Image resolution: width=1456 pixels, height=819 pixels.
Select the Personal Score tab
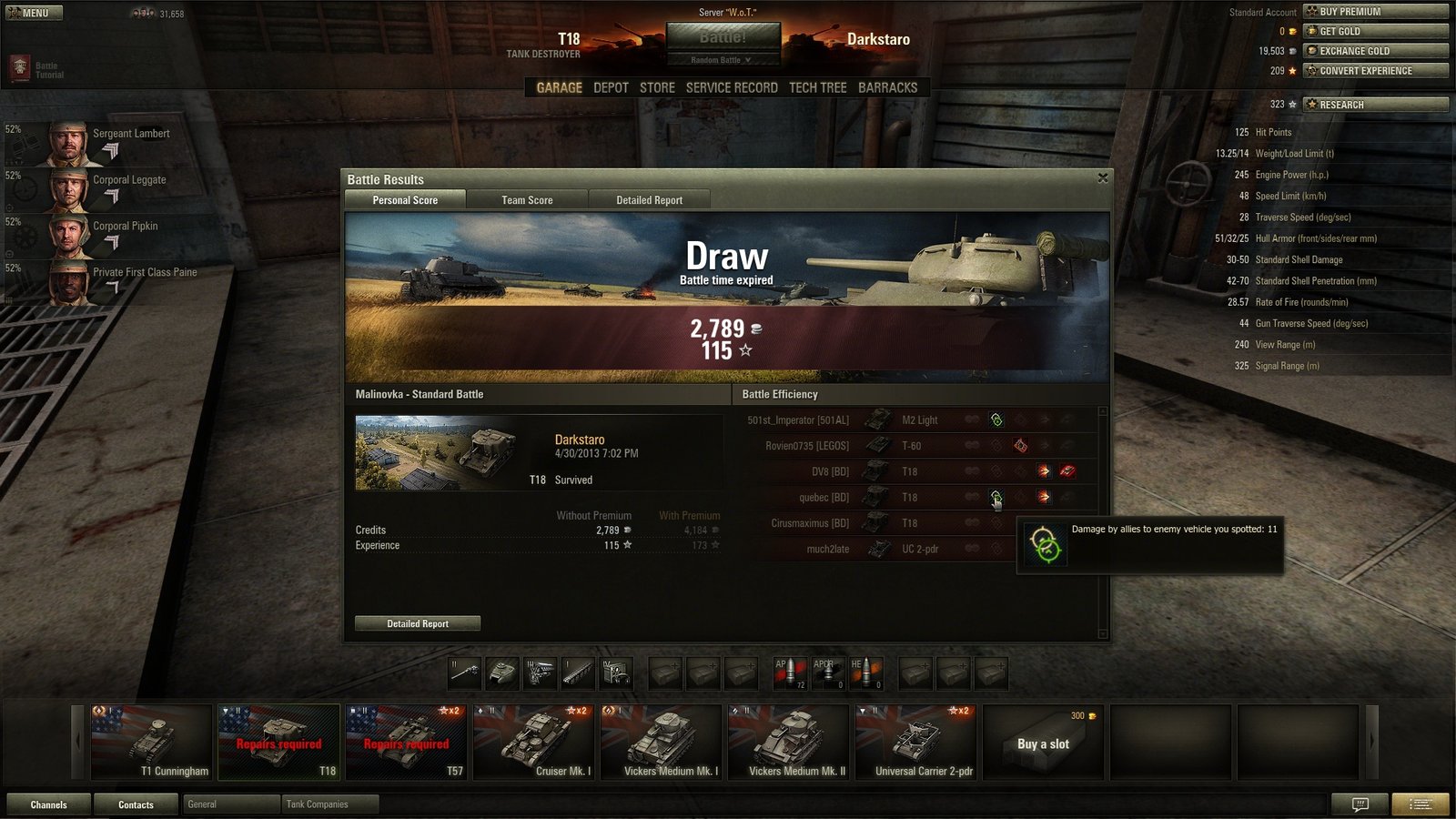pyautogui.click(x=405, y=200)
